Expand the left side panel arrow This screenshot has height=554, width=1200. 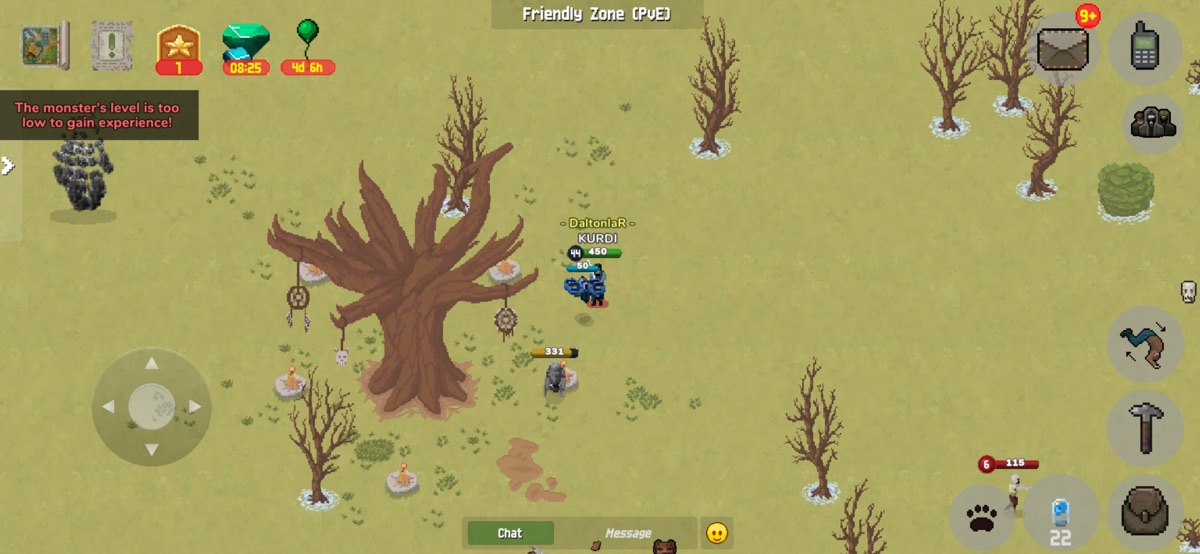point(8,166)
